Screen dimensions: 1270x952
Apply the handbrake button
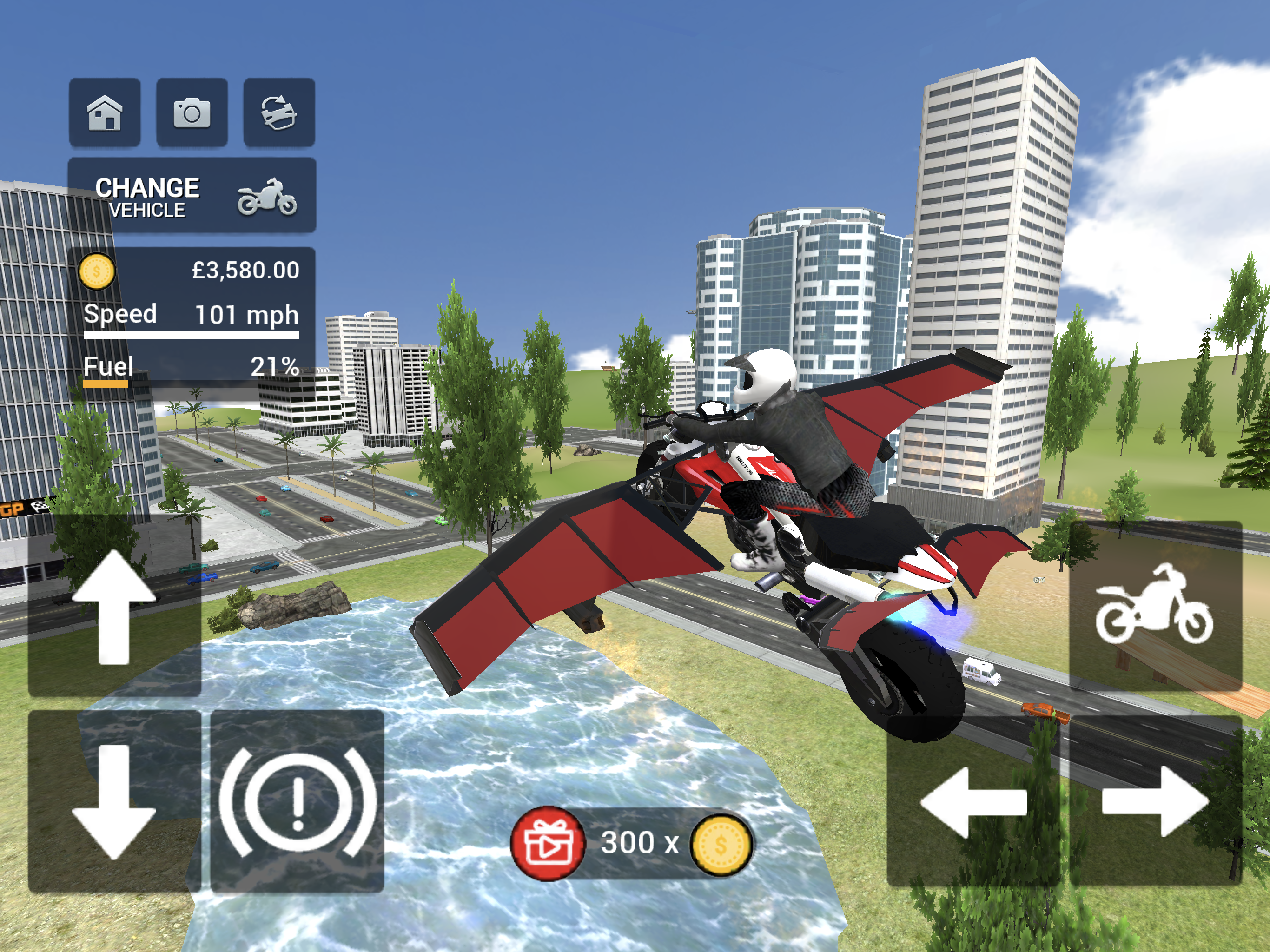tap(297, 801)
